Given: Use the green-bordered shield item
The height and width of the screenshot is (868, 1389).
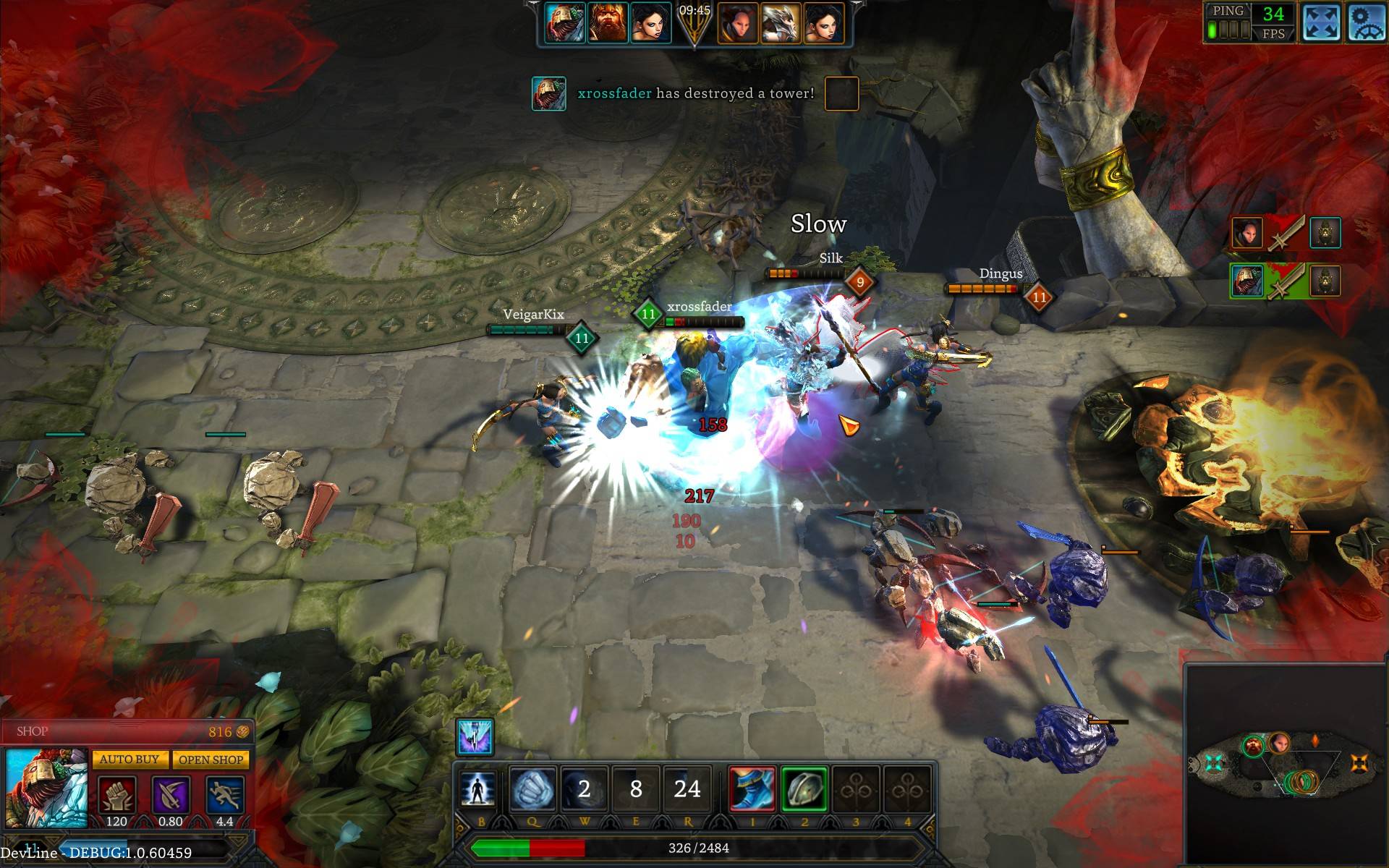Looking at the screenshot, I should 804,789.
